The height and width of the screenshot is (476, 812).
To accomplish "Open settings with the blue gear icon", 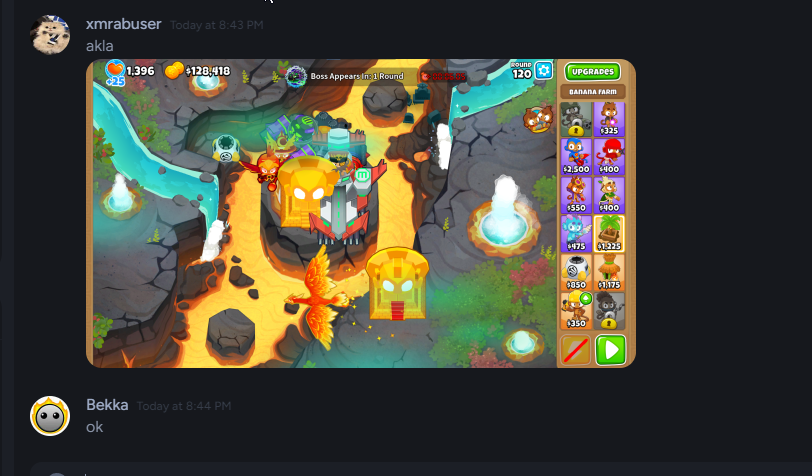I will 544,70.
